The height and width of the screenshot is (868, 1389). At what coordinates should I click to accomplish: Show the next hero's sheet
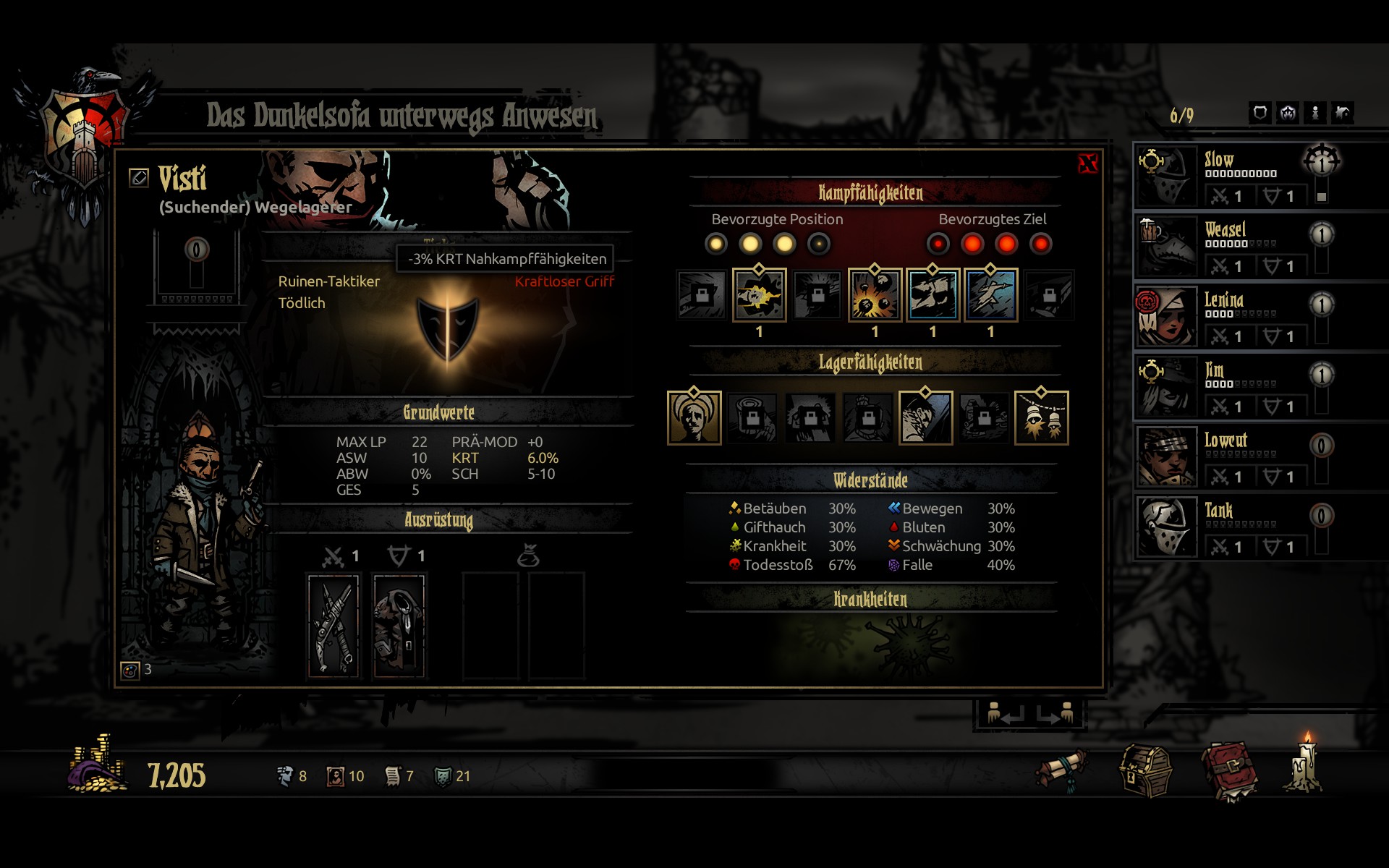point(1055,714)
